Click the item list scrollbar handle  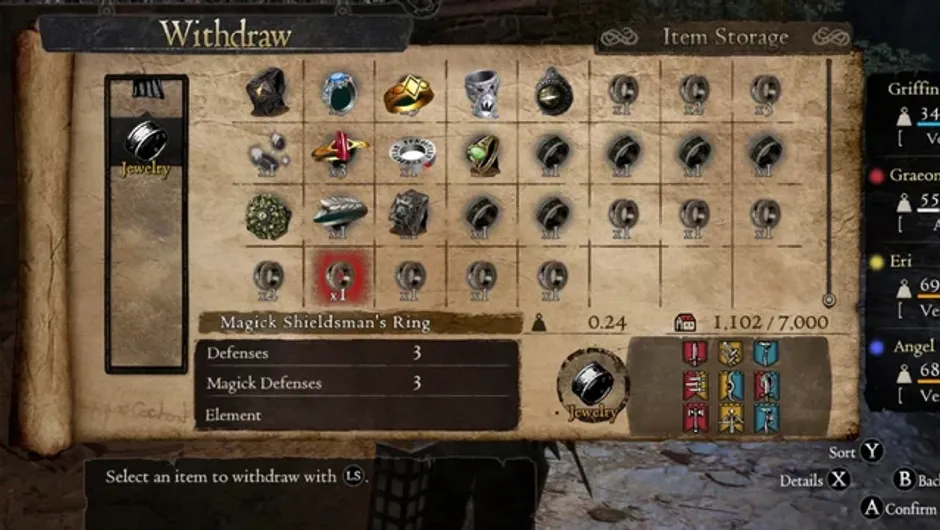click(x=828, y=299)
